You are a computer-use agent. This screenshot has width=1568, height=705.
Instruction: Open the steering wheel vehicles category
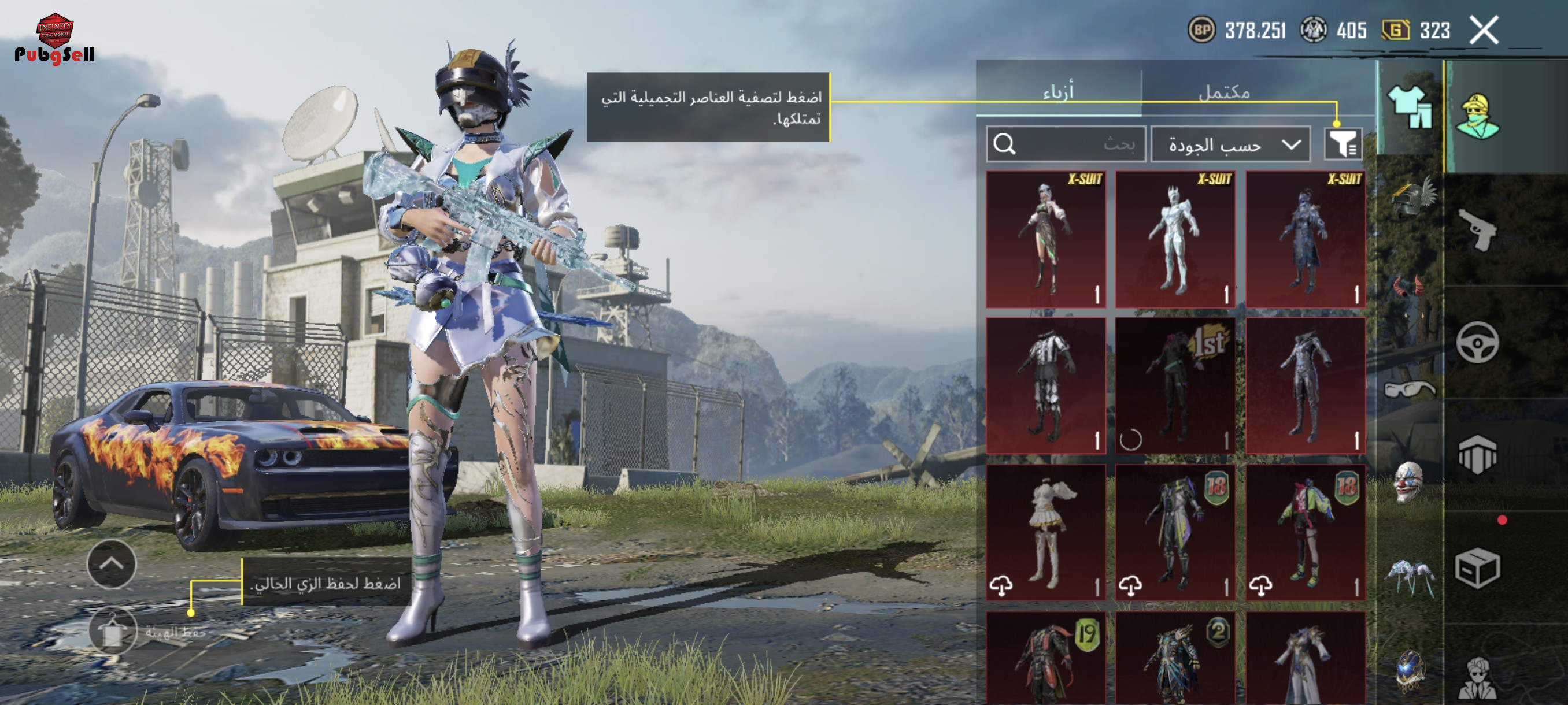tap(1477, 343)
